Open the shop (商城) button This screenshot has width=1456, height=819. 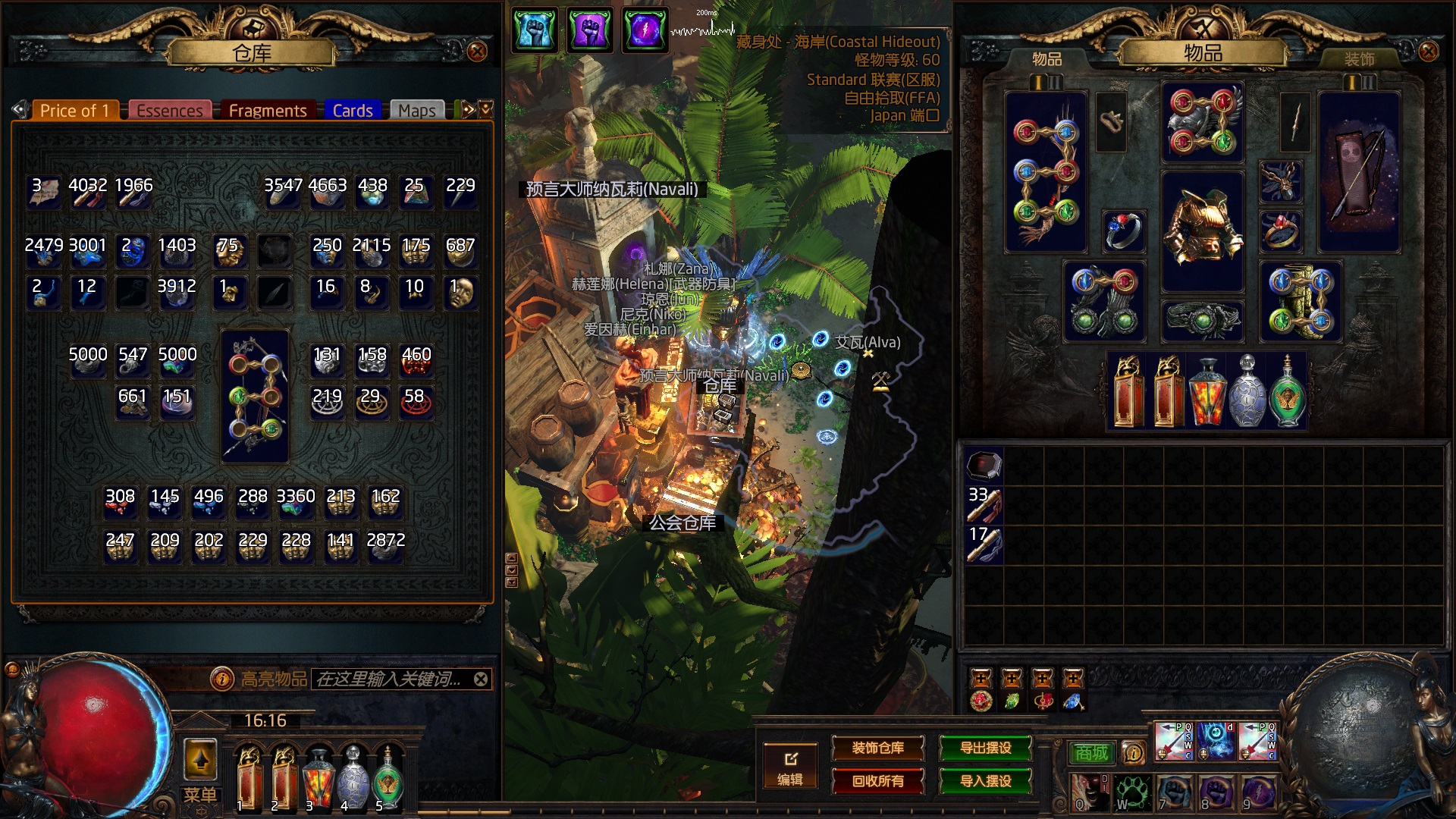point(1091,752)
